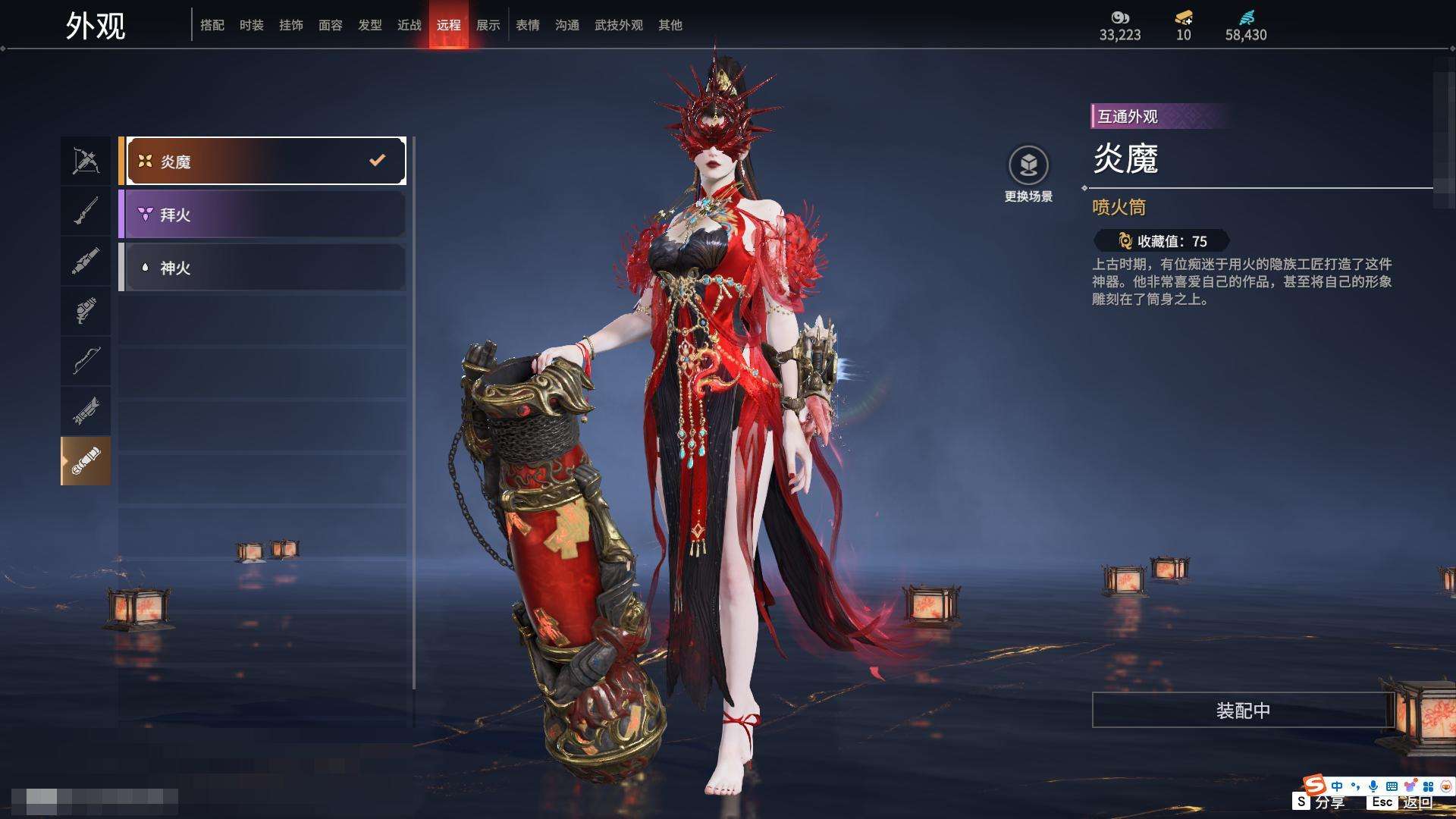Viewport: 1456px width, 819px height.
Task: Select the equipped 炎魔 skin row
Action: [262, 162]
